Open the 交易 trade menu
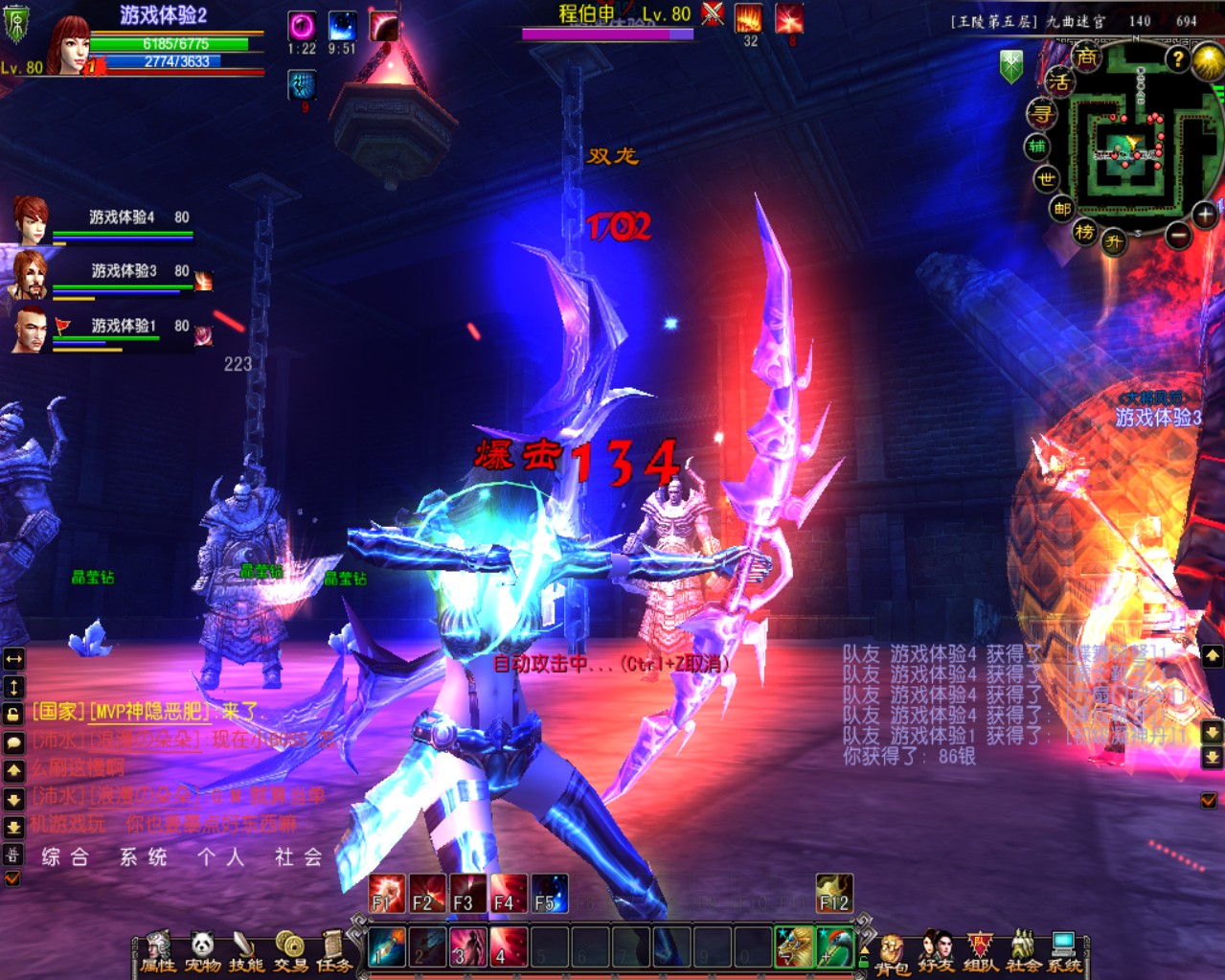The height and width of the screenshot is (980, 1225). click(x=290, y=951)
